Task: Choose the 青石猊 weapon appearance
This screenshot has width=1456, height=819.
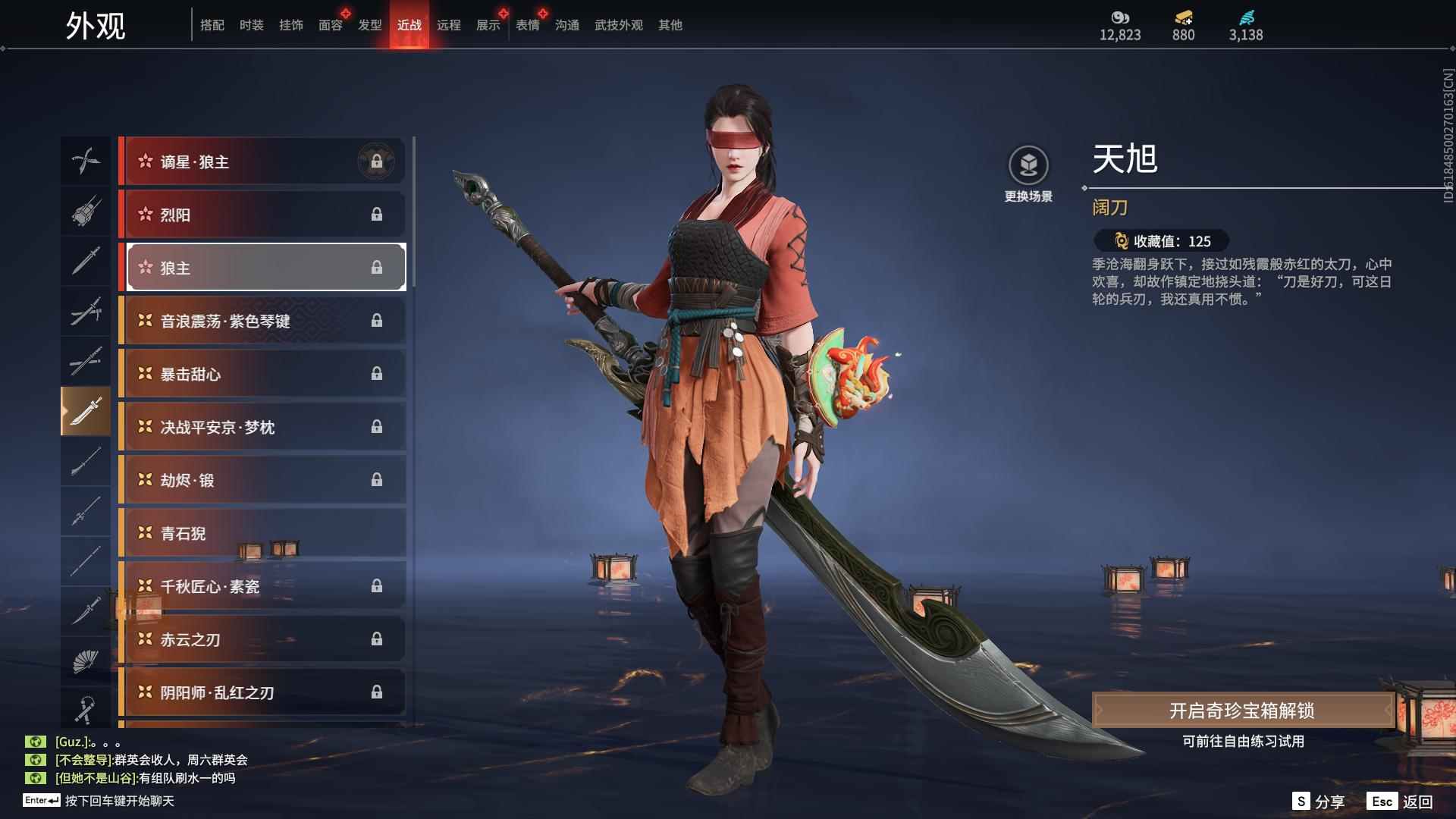Action: click(262, 533)
